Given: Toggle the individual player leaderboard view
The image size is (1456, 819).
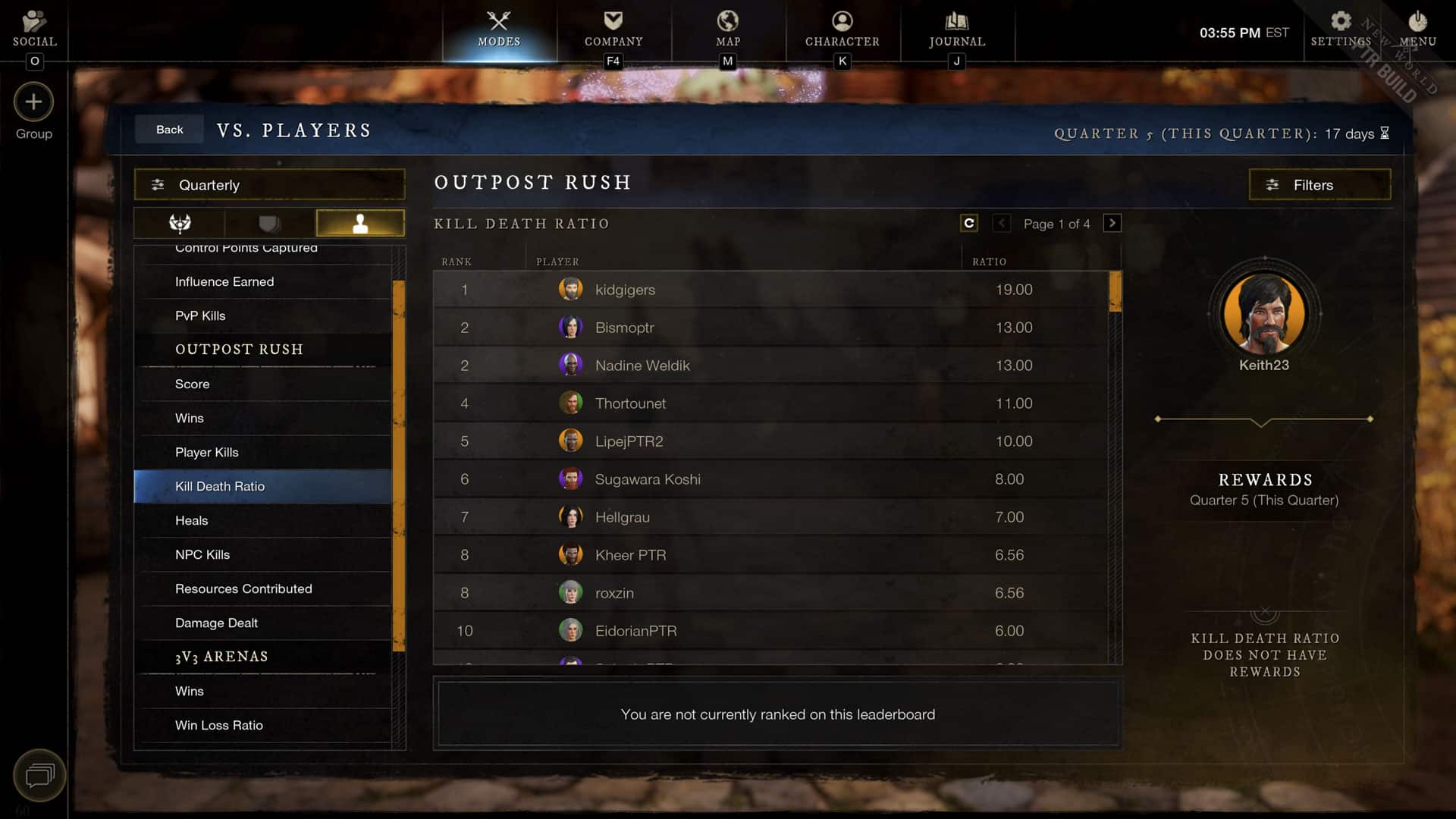Looking at the screenshot, I should [360, 223].
